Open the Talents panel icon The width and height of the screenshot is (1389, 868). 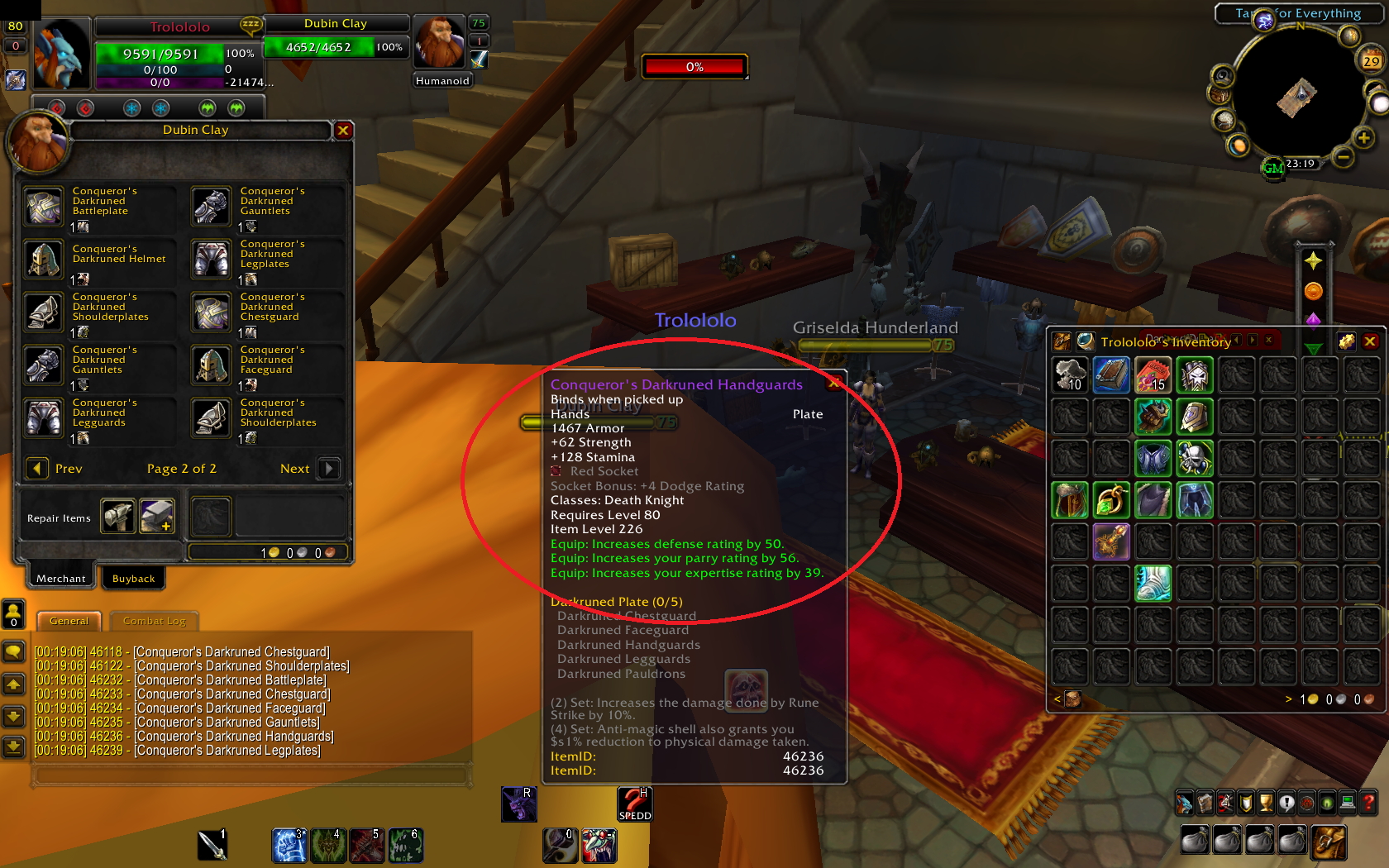pos(1225,803)
